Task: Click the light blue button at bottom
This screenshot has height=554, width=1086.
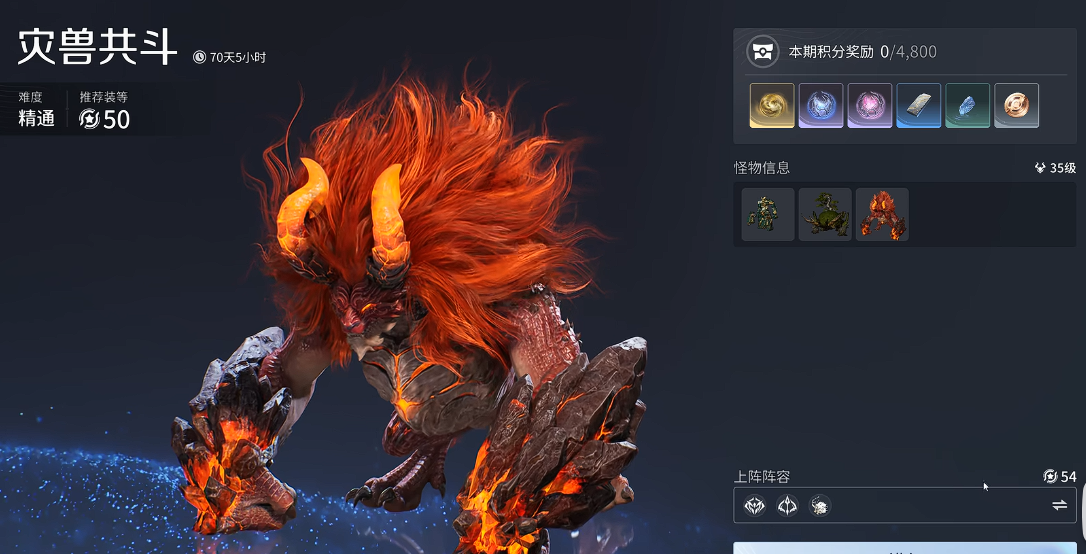Action: tap(905, 548)
